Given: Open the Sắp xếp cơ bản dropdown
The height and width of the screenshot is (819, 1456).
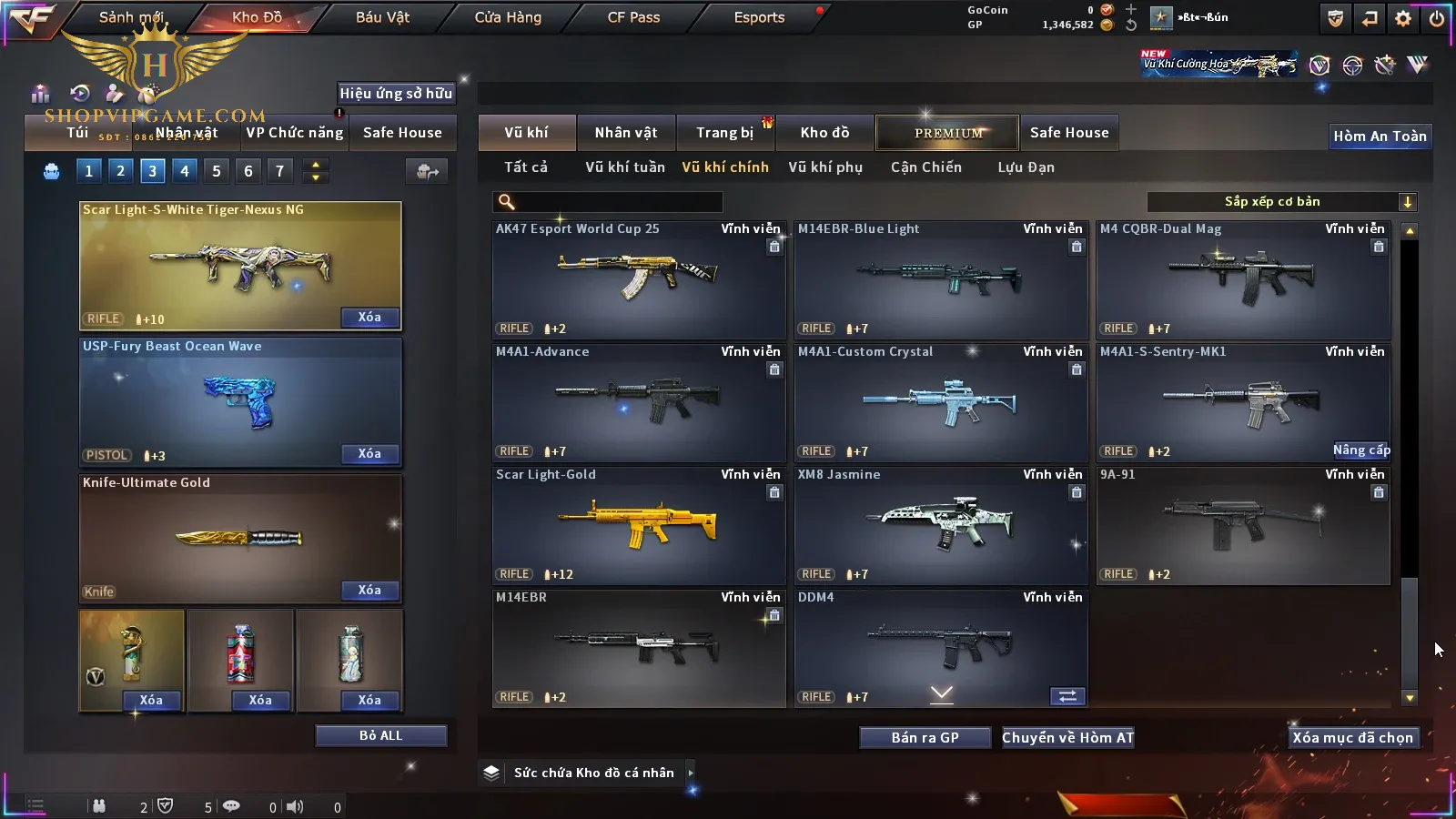Looking at the screenshot, I should pos(1281,202).
